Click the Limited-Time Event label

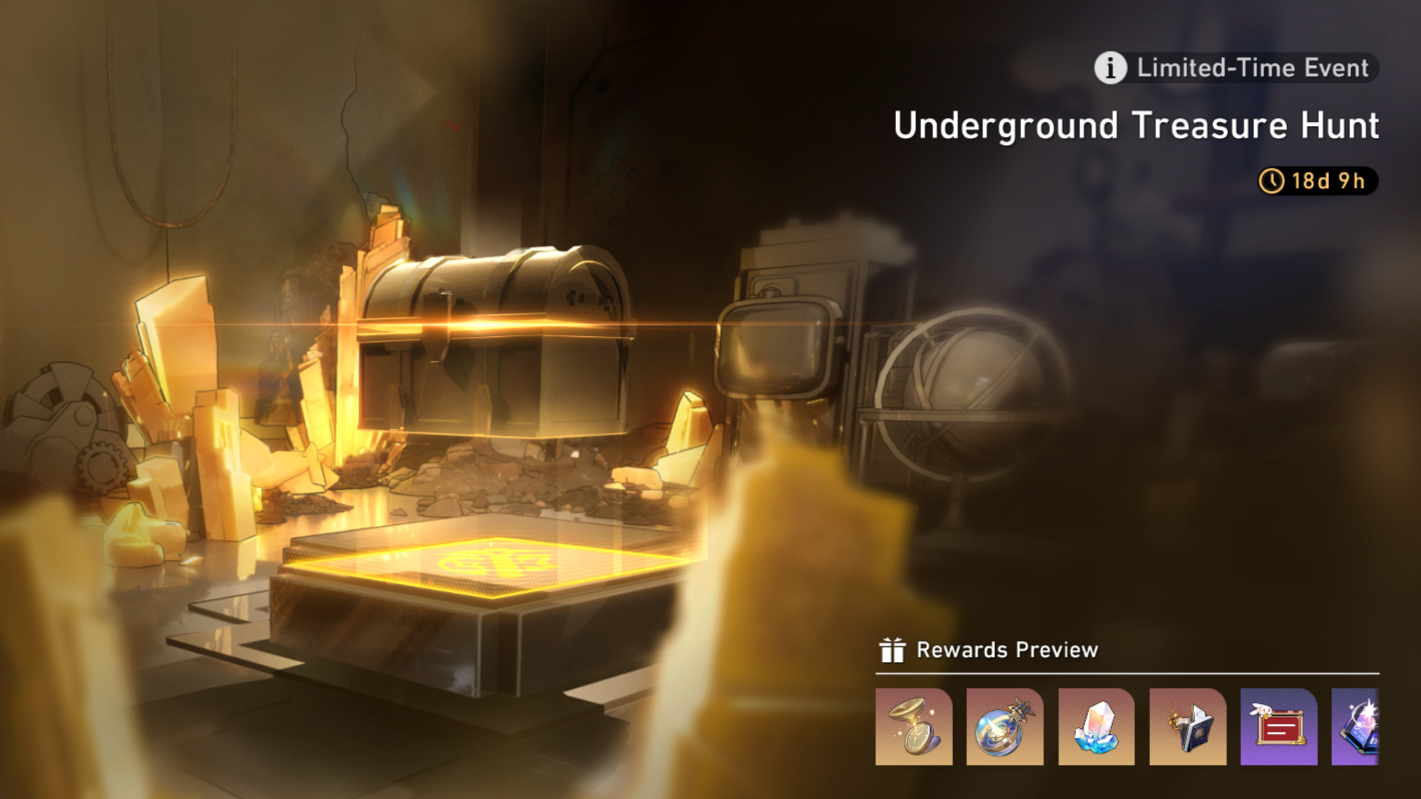1250,68
